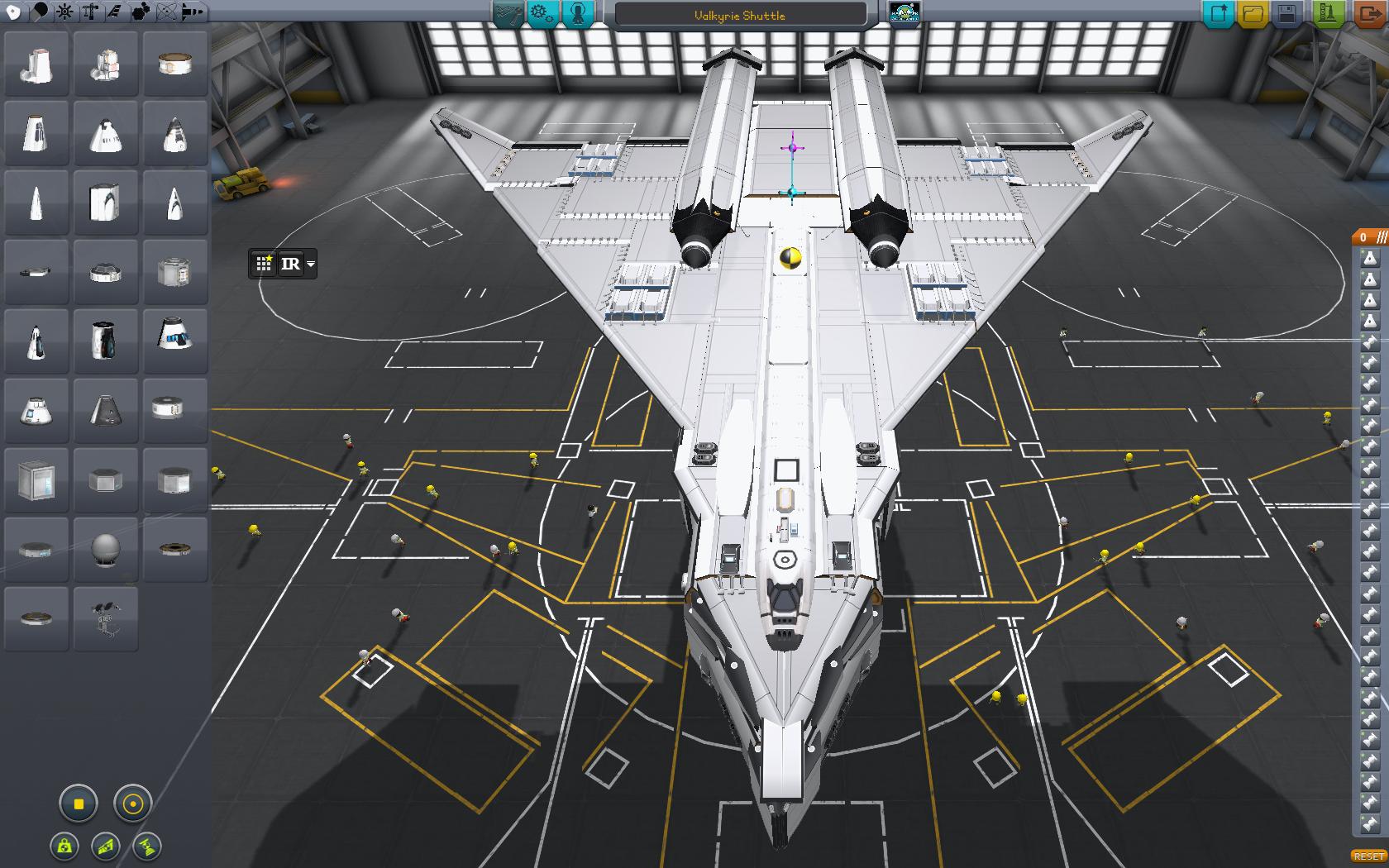
Task: Toggle the center of lift indicator
Action: [107, 847]
